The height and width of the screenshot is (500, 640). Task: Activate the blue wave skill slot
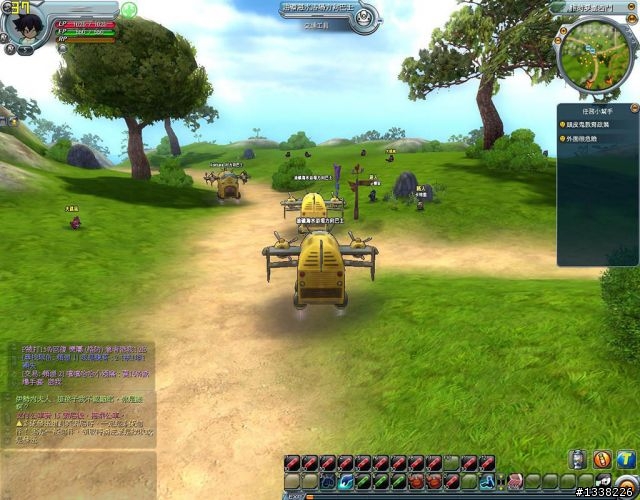click(345, 481)
